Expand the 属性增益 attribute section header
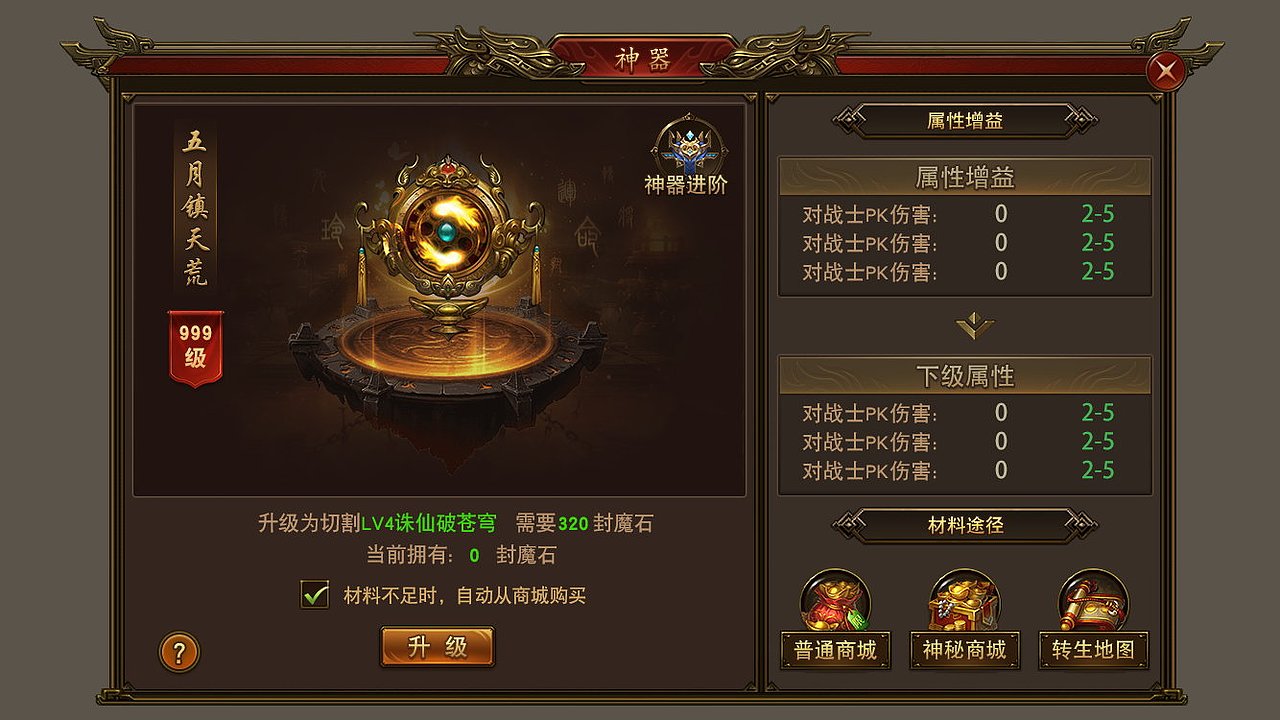 click(x=963, y=178)
